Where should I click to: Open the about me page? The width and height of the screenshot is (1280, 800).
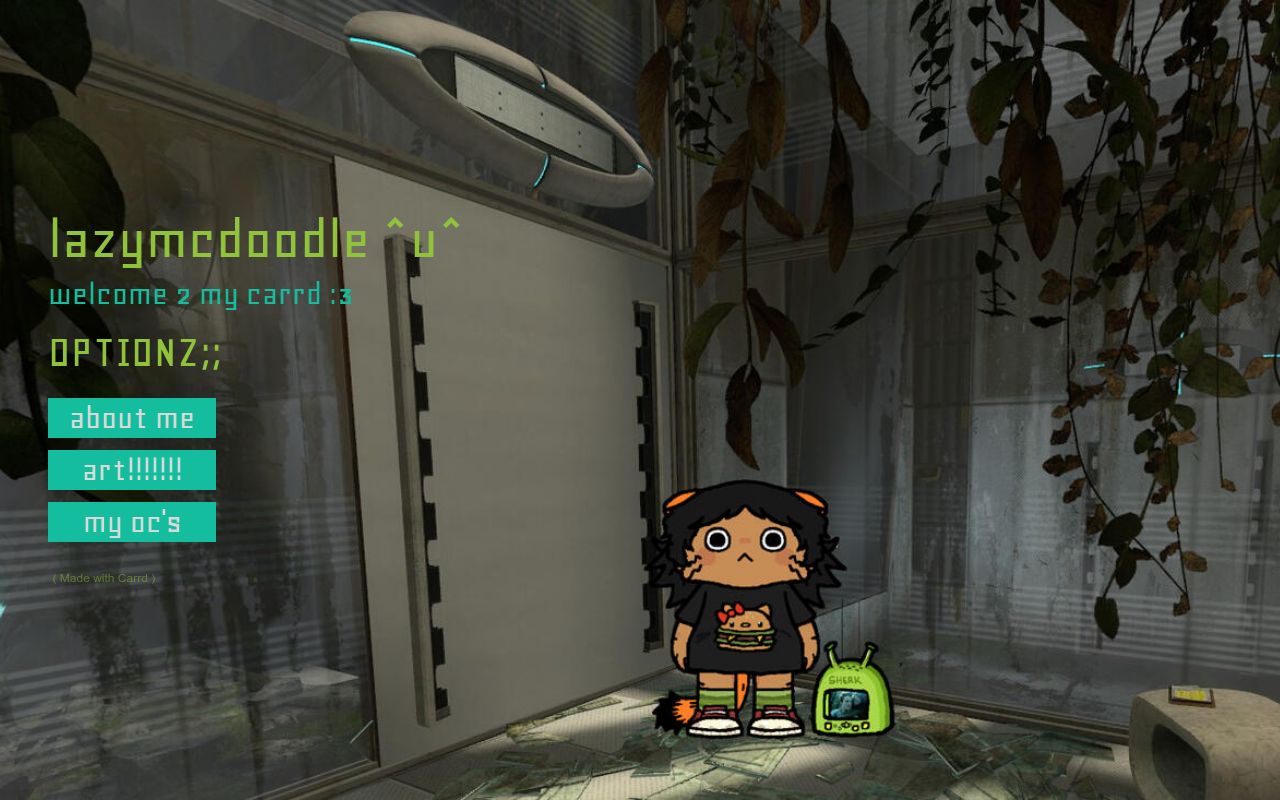click(x=132, y=418)
